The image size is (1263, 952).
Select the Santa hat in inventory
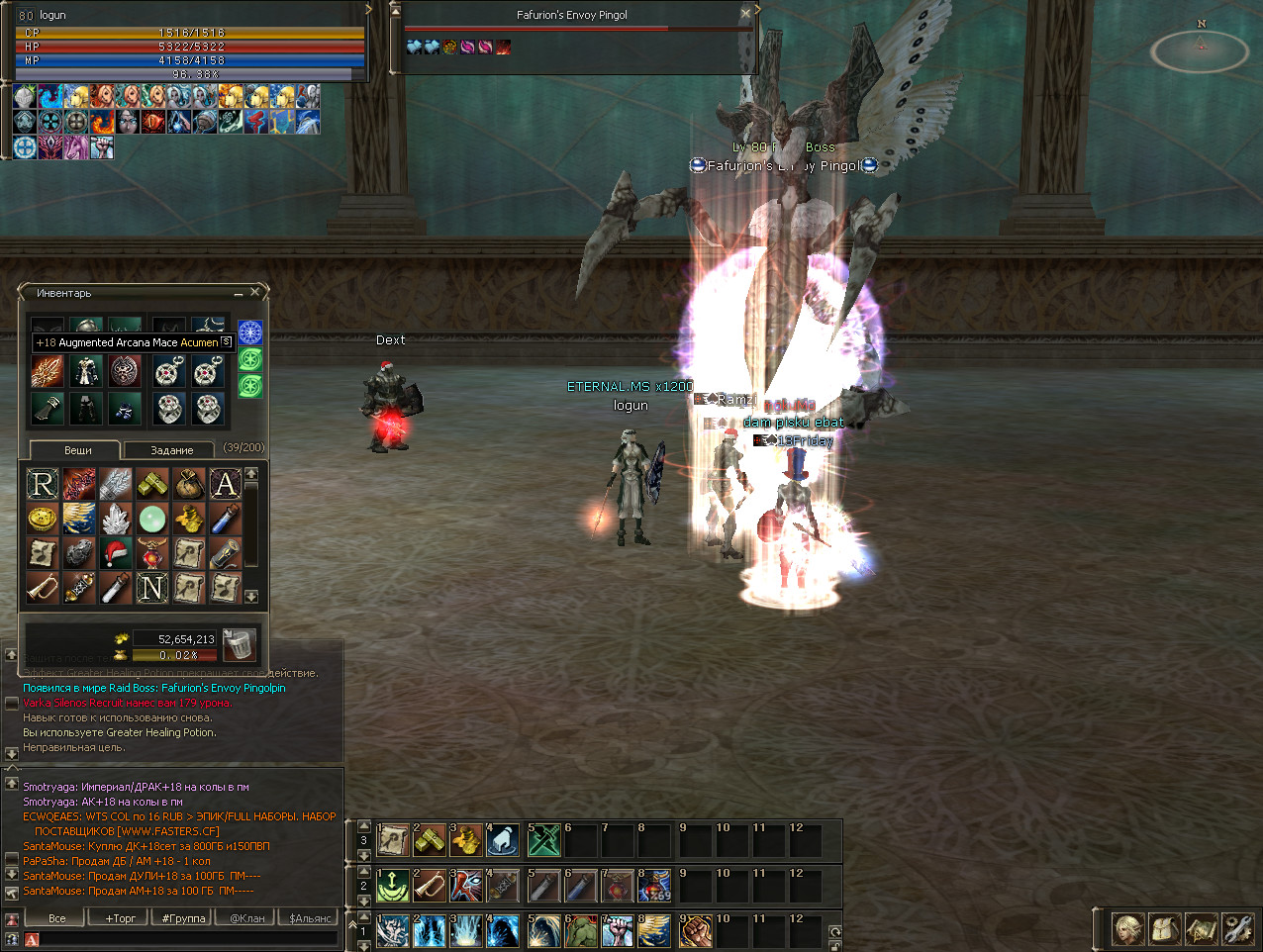tap(116, 552)
